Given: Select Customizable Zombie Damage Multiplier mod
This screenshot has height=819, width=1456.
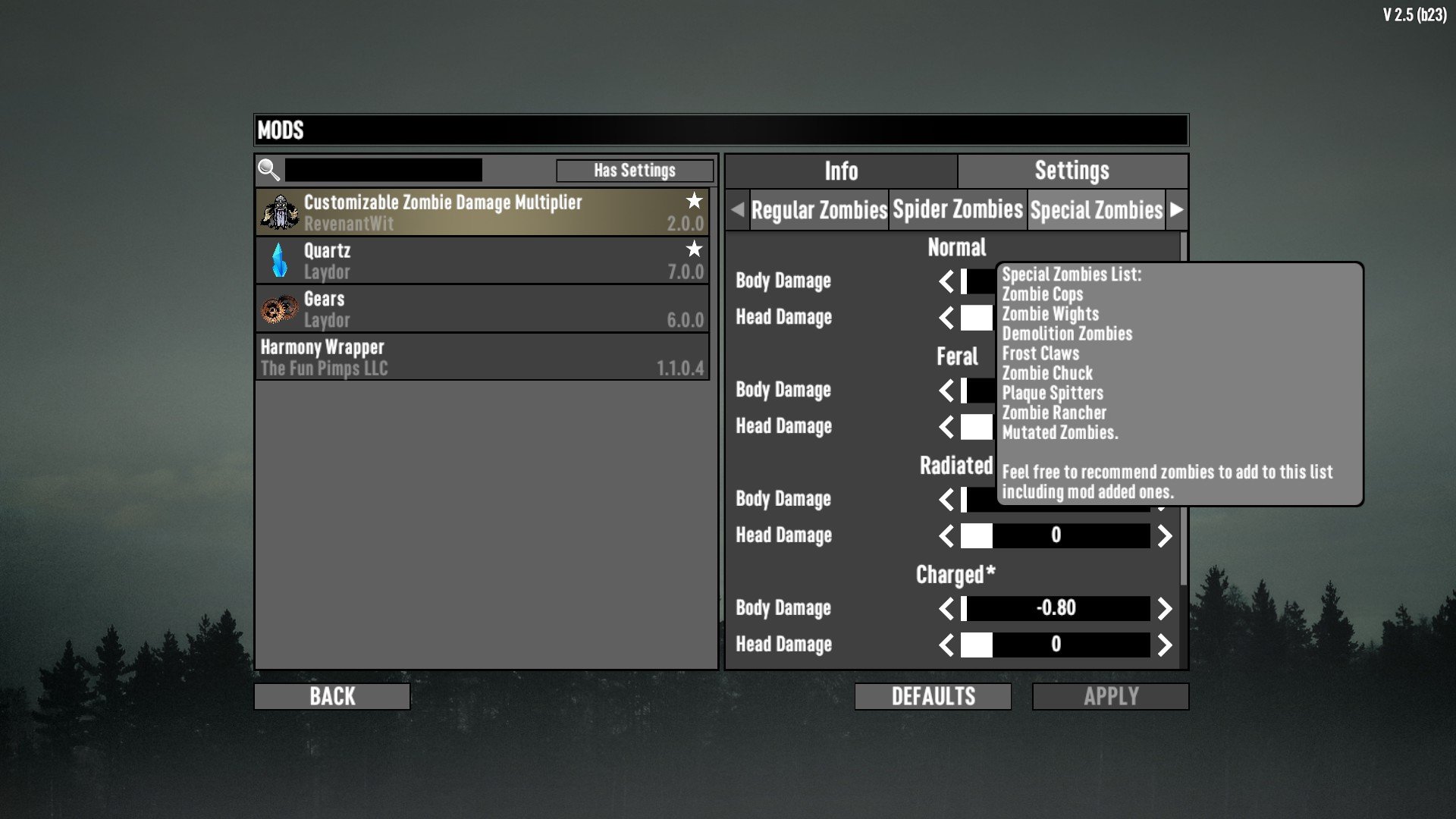Looking at the screenshot, I should point(482,212).
